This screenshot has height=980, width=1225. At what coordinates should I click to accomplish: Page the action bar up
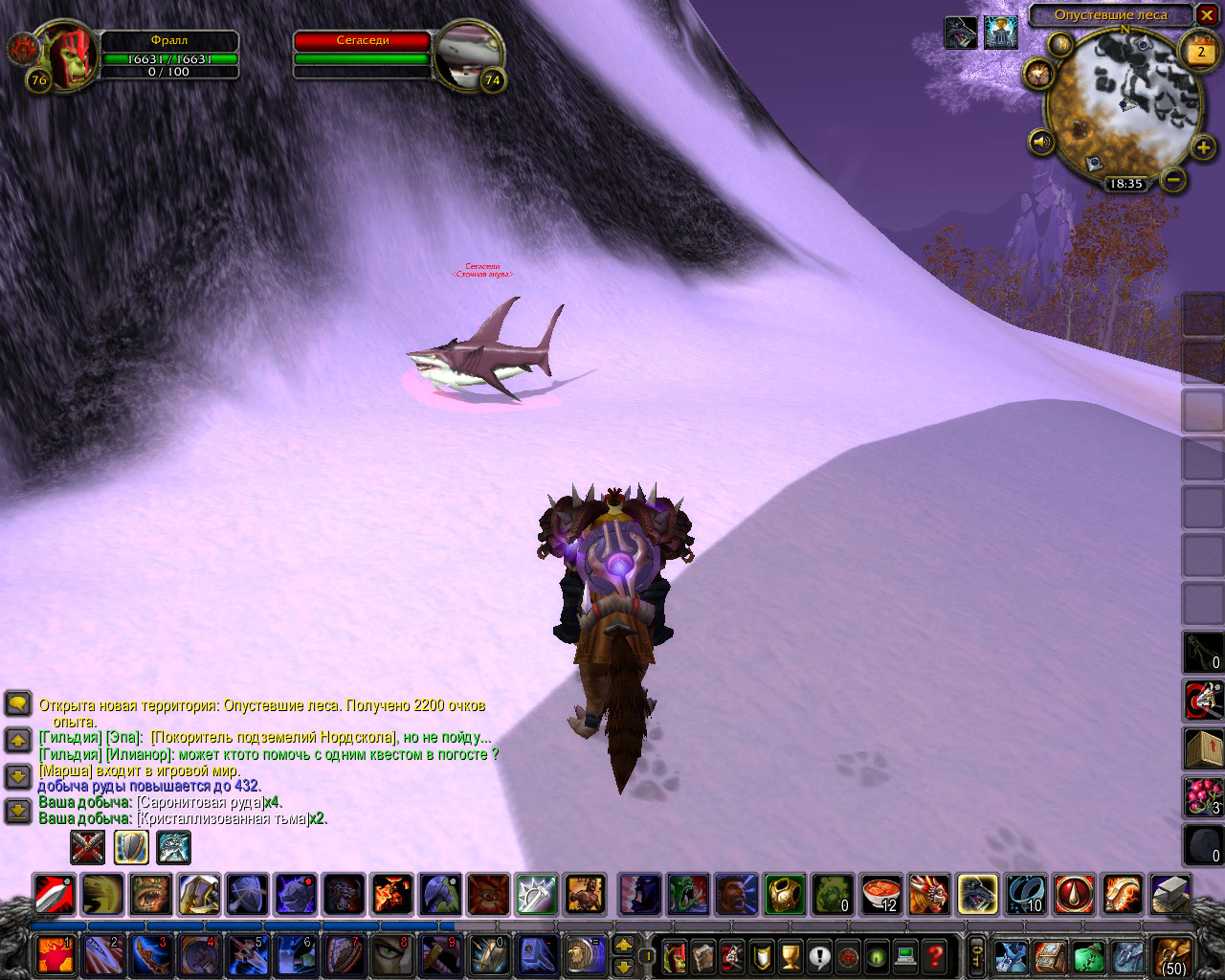[623, 945]
